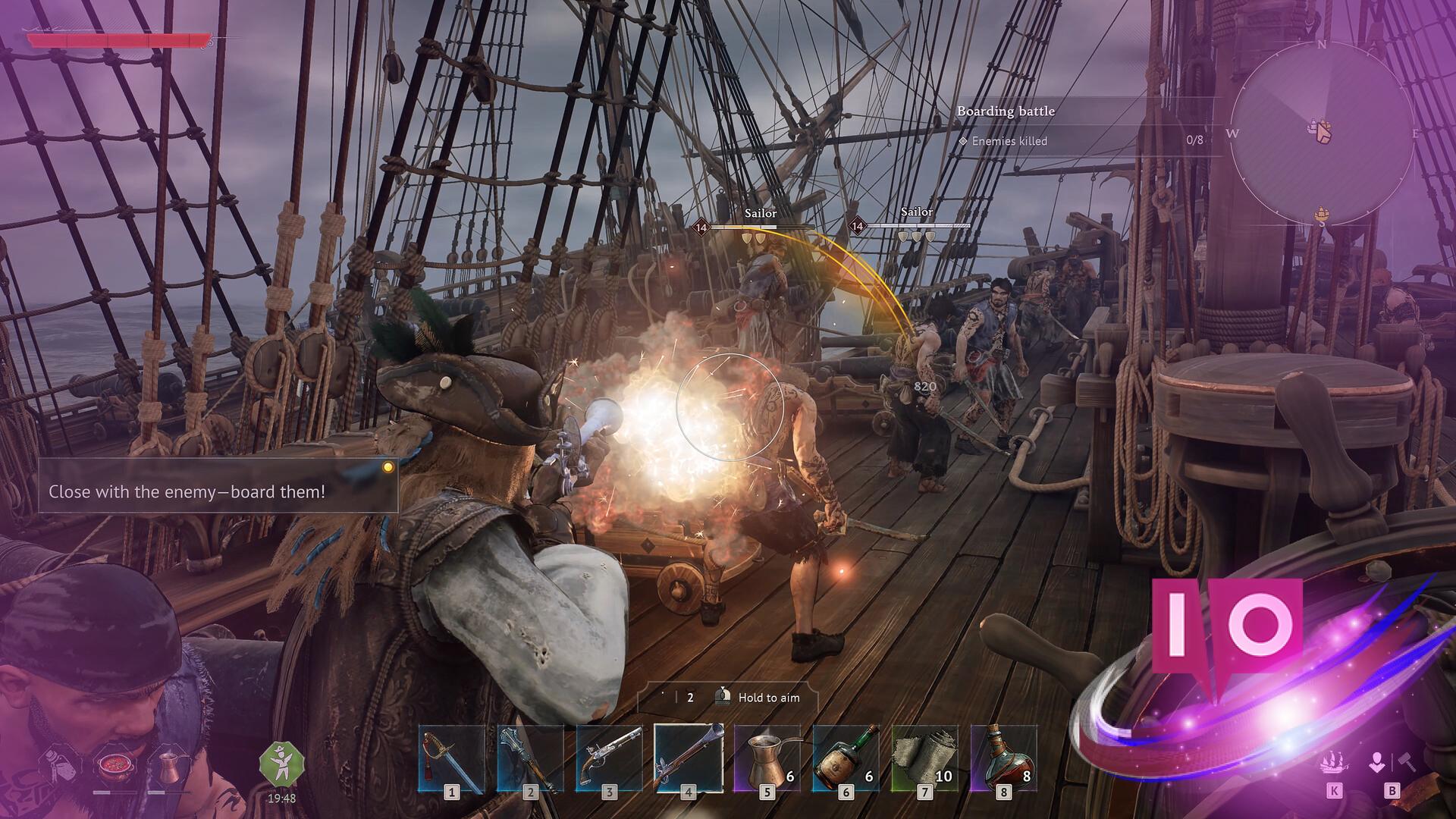Use the green rum bottle item
This screenshot has width=1456, height=819.
pyautogui.click(x=846, y=760)
